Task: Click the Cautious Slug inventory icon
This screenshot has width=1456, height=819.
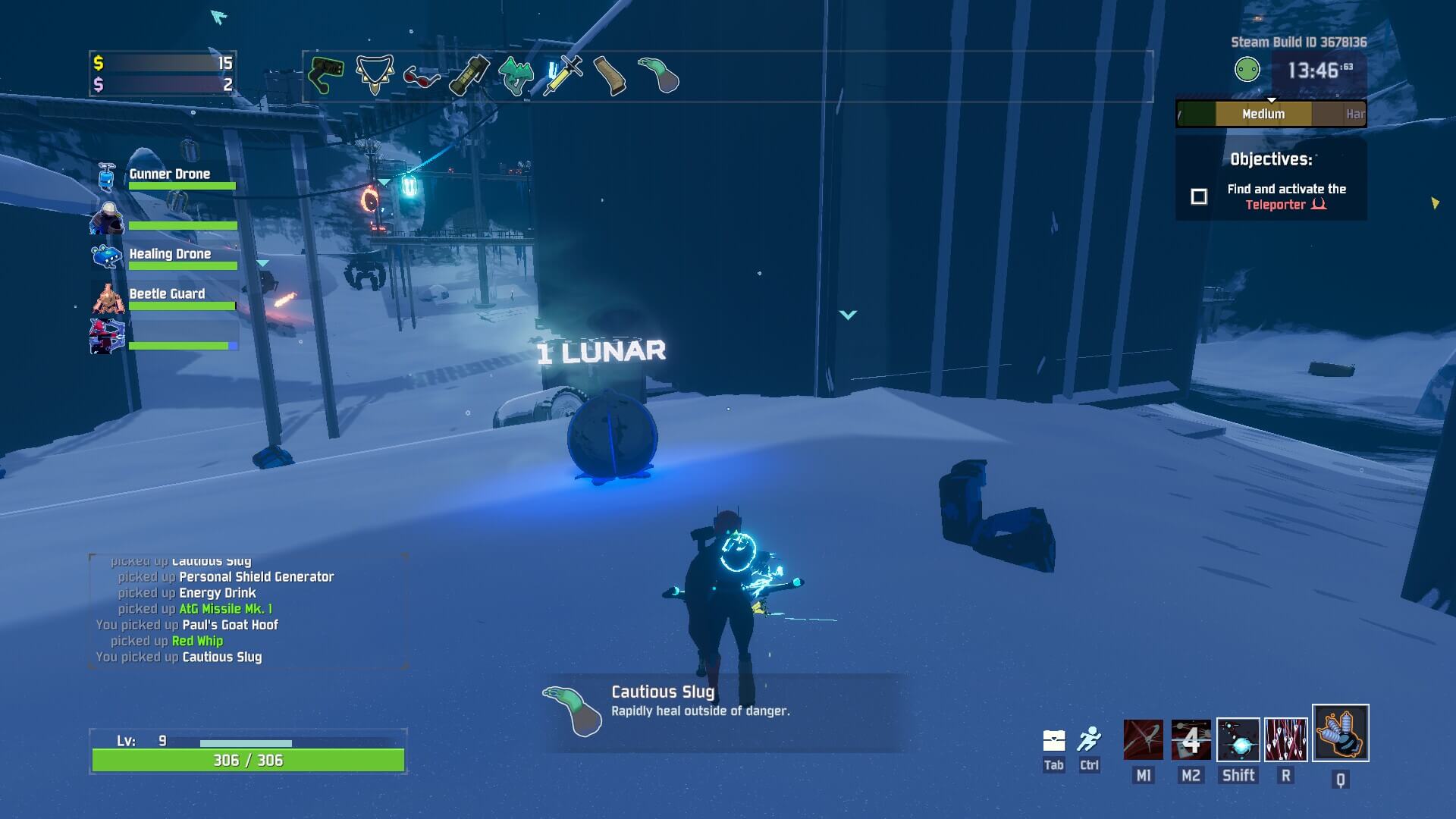Action: pyautogui.click(x=657, y=75)
